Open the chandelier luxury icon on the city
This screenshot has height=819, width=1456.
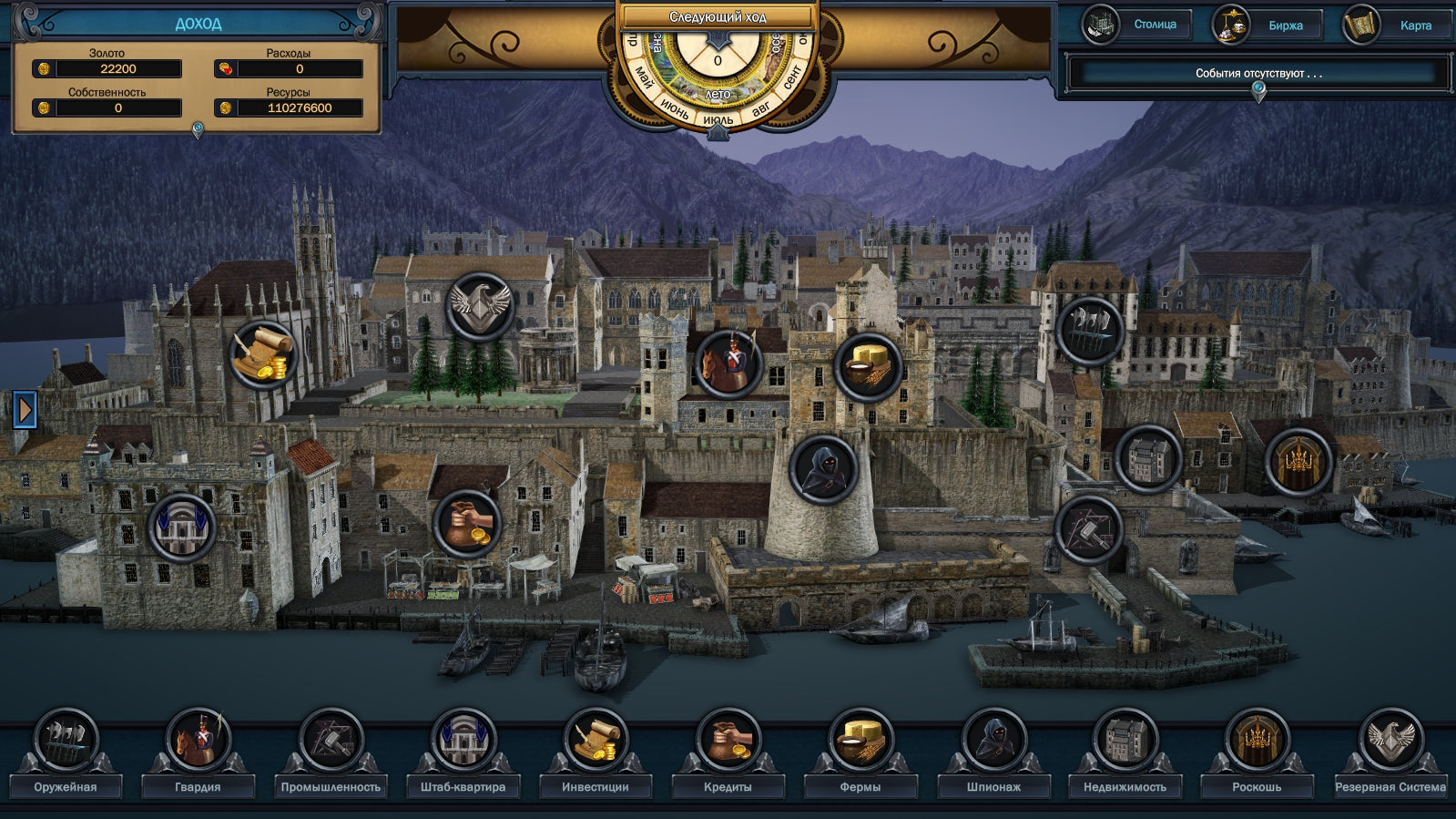click(1298, 462)
